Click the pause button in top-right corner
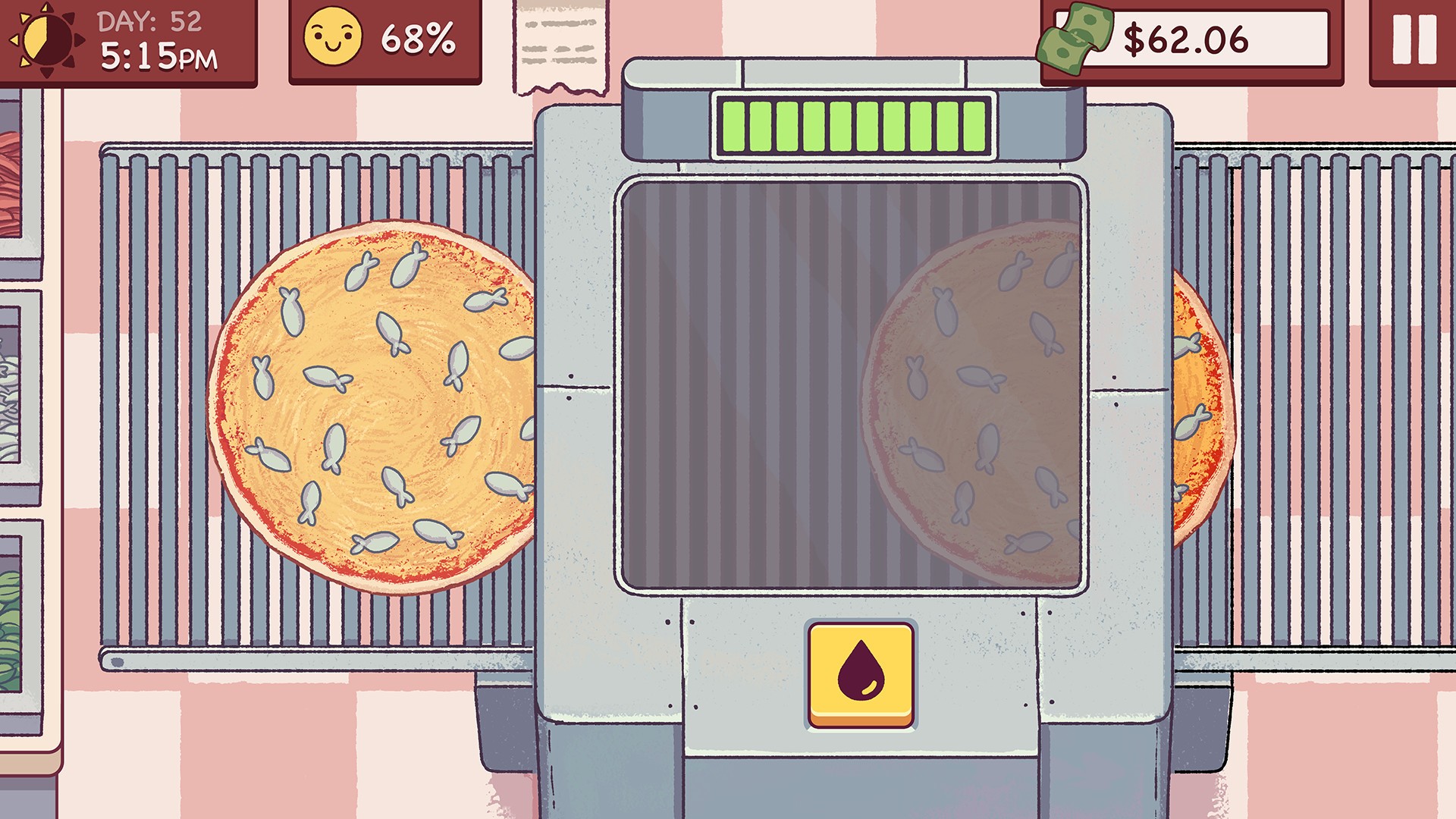Image resolution: width=1456 pixels, height=819 pixels. click(x=1415, y=39)
